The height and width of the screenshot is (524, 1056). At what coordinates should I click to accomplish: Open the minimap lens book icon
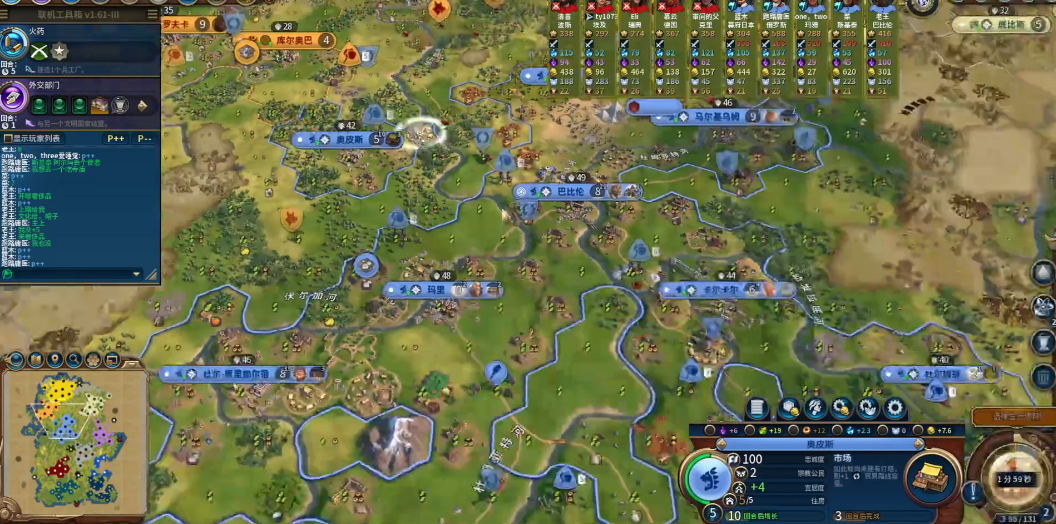pos(36,359)
